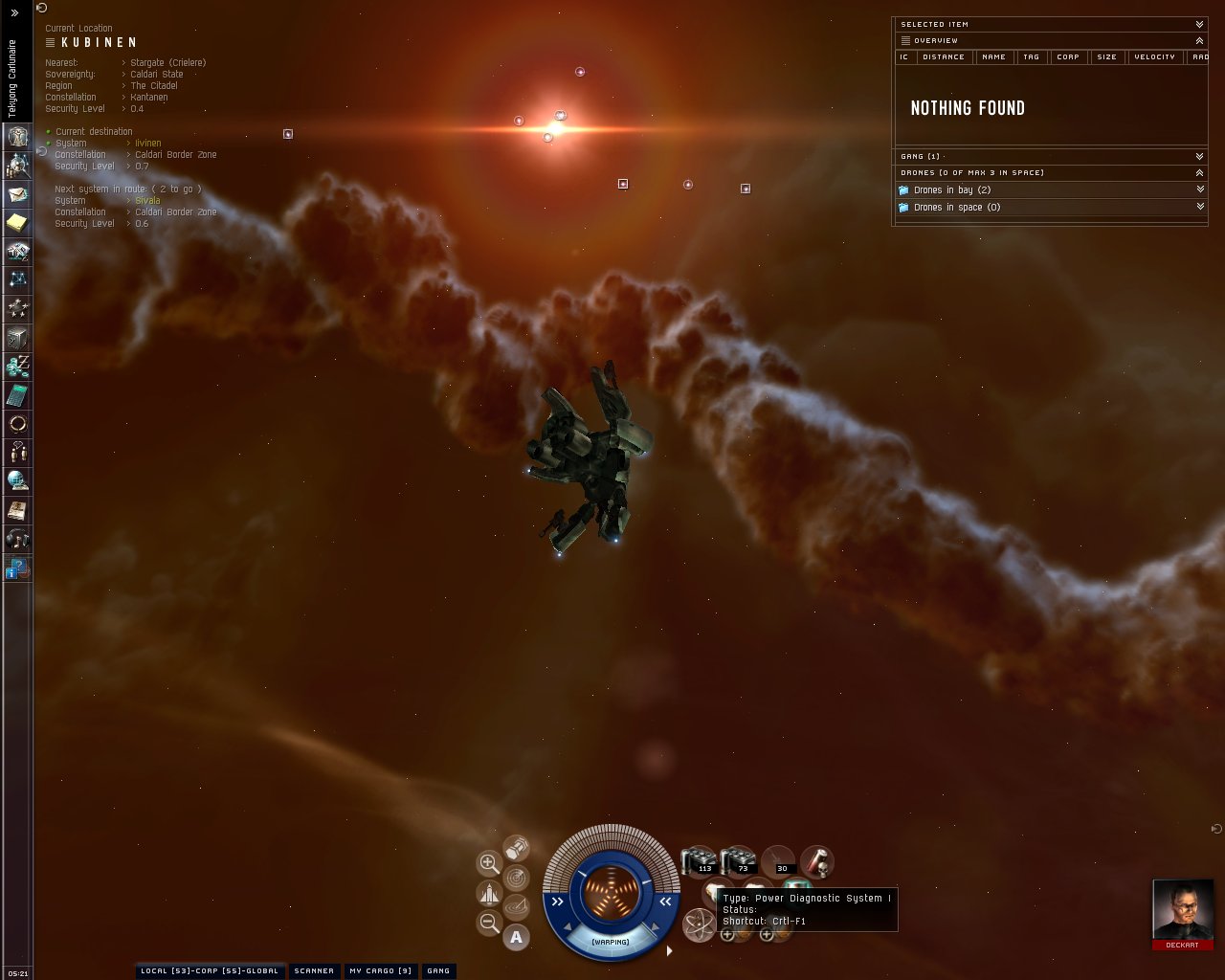This screenshot has width=1225, height=980.
Task: Open Deckart's character portrait
Action: (x=1183, y=909)
